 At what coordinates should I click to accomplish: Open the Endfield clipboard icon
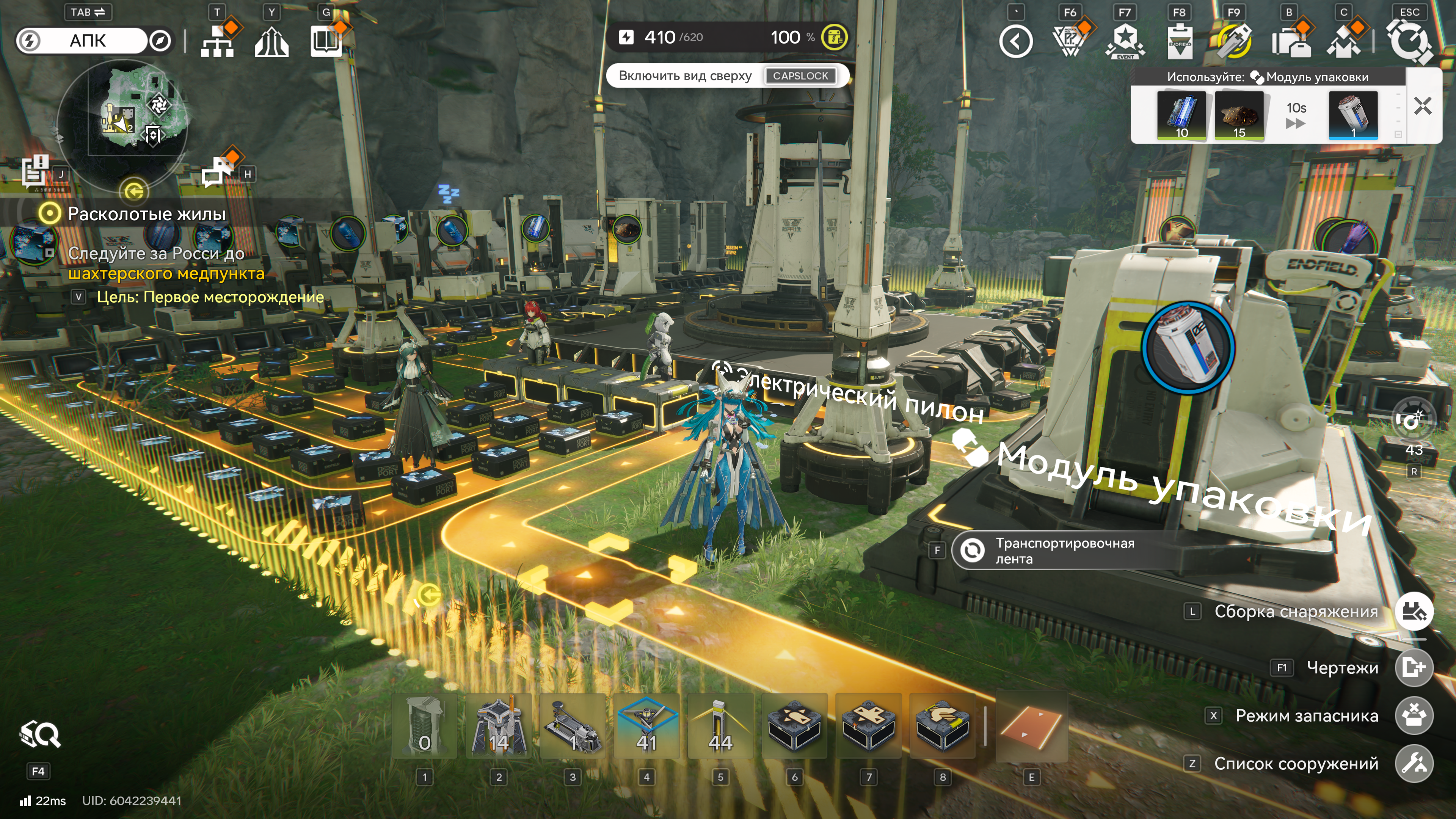point(1180,41)
